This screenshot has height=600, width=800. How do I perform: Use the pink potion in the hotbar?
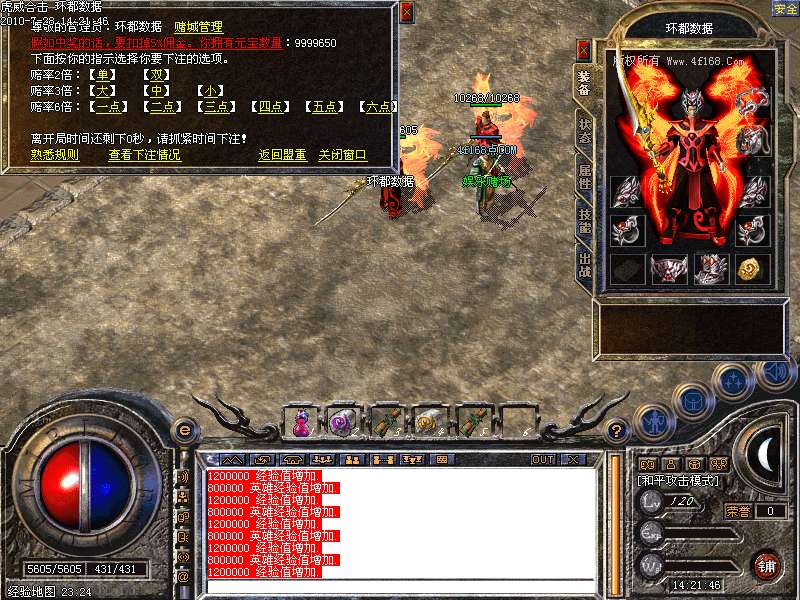pos(301,422)
